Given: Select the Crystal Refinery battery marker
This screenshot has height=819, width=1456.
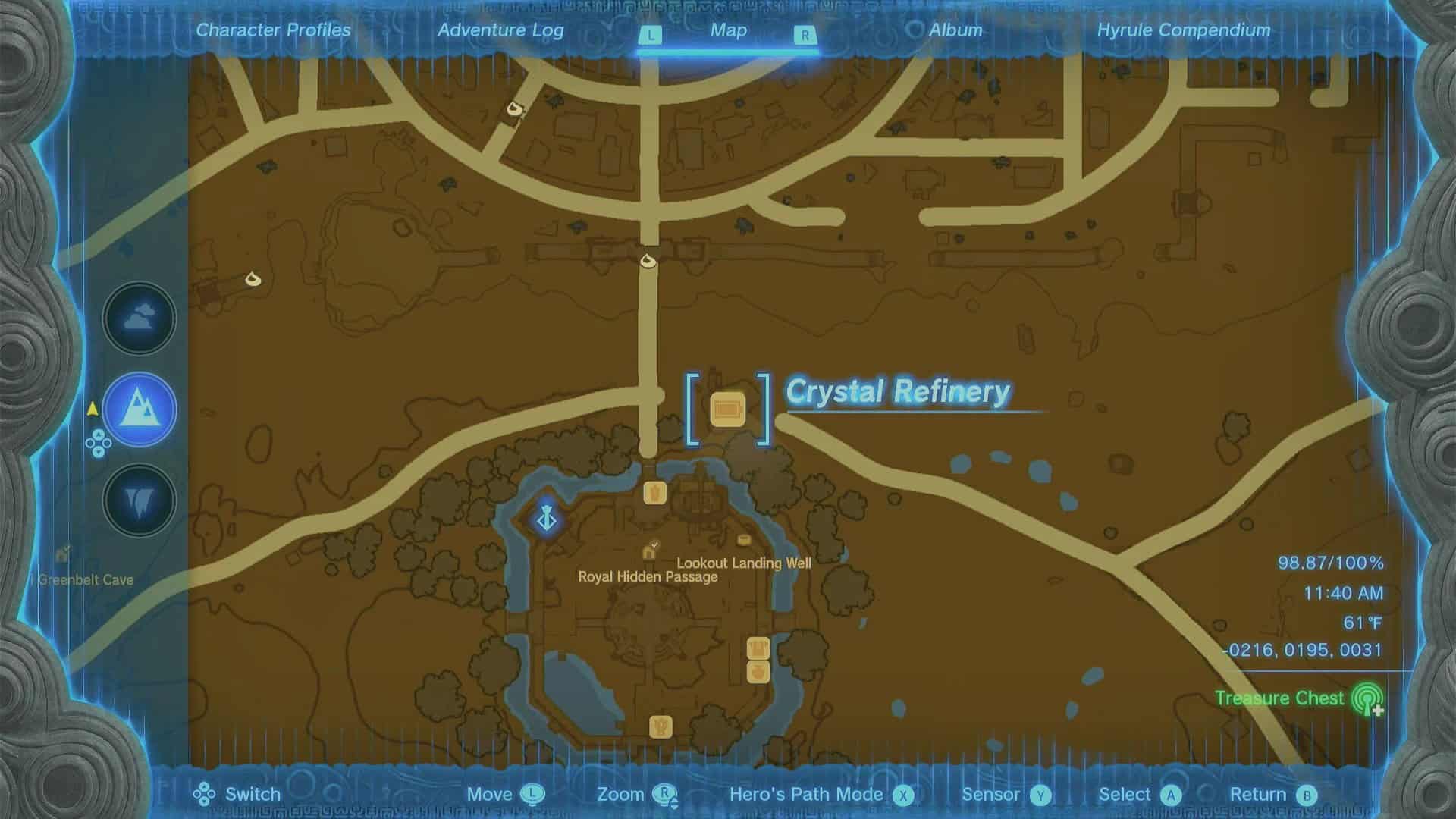Looking at the screenshot, I should tap(728, 409).
